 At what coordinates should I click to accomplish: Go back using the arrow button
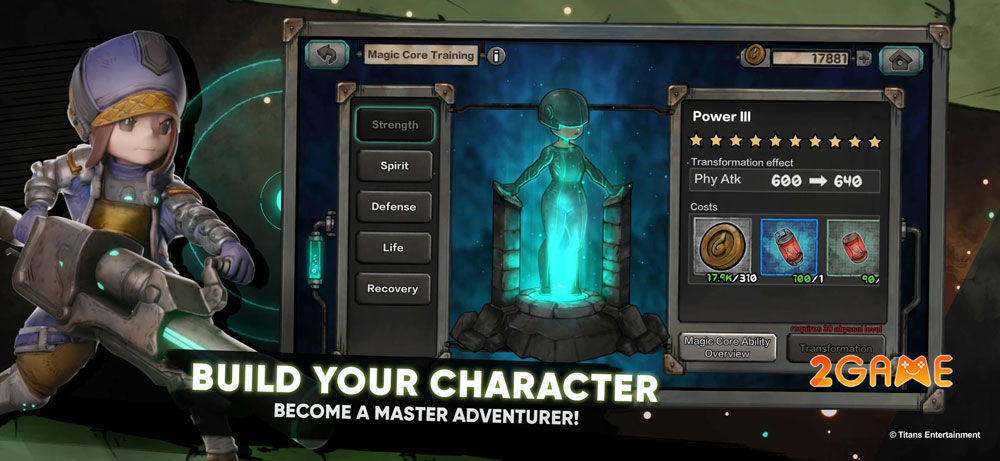327,55
